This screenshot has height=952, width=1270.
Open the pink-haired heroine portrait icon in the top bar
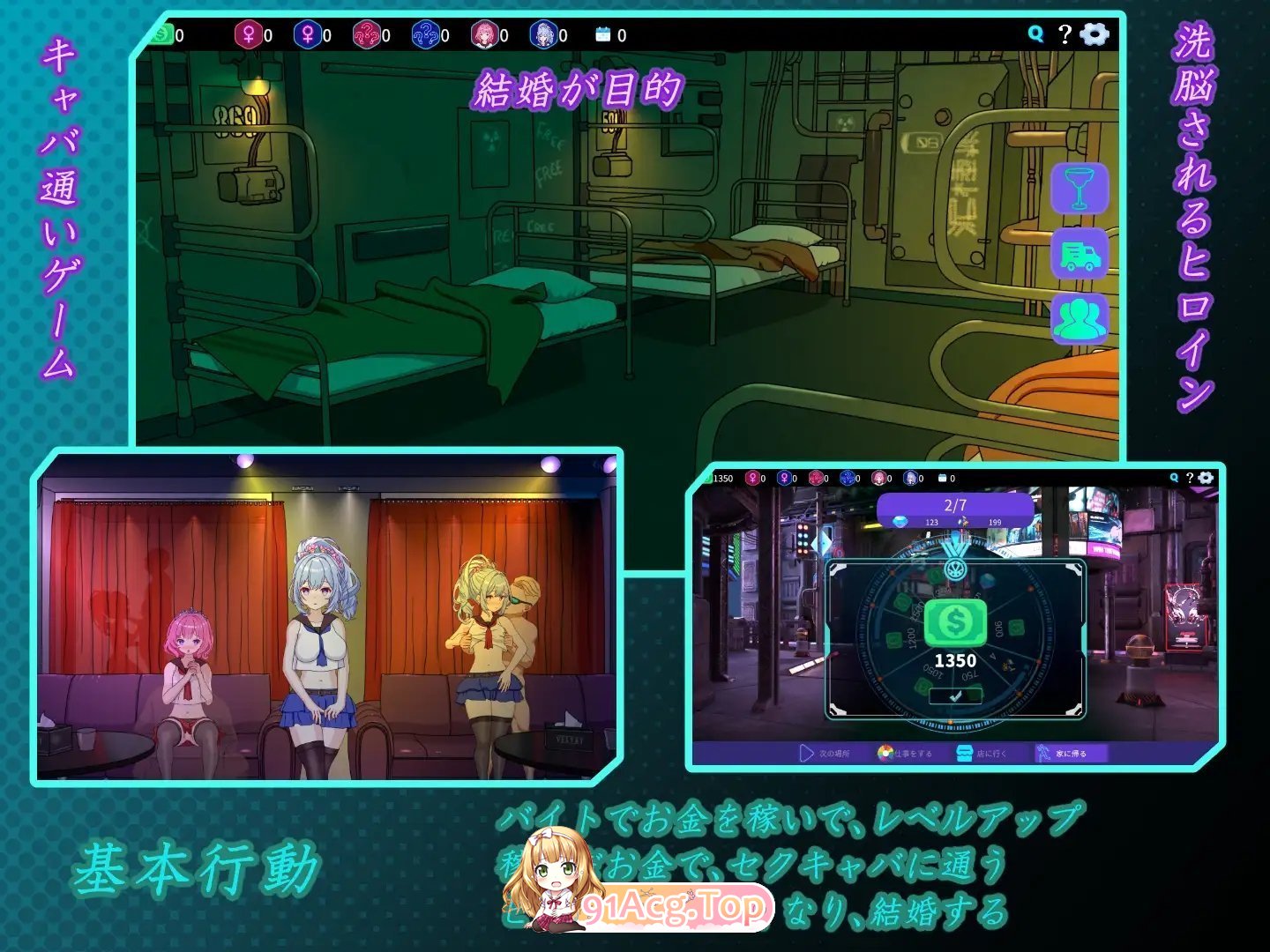click(x=488, y=35)
